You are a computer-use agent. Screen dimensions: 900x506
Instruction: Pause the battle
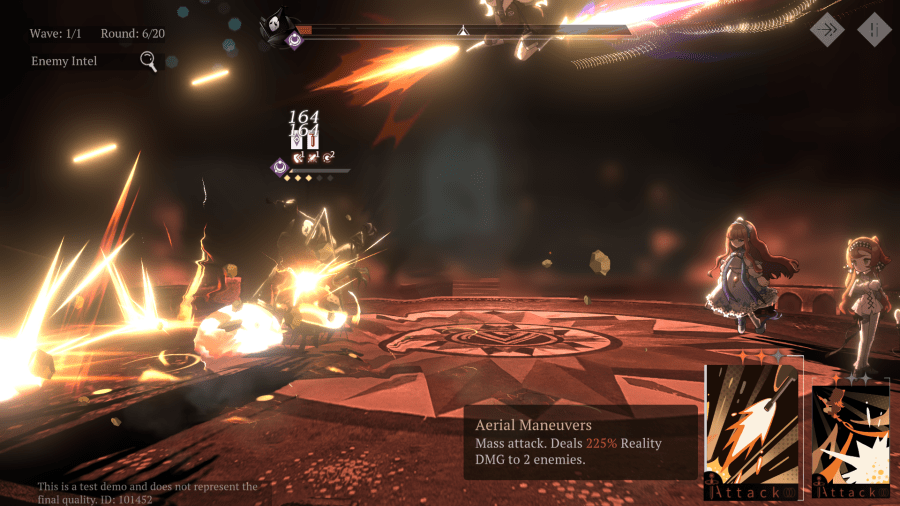tap(873, 30)
